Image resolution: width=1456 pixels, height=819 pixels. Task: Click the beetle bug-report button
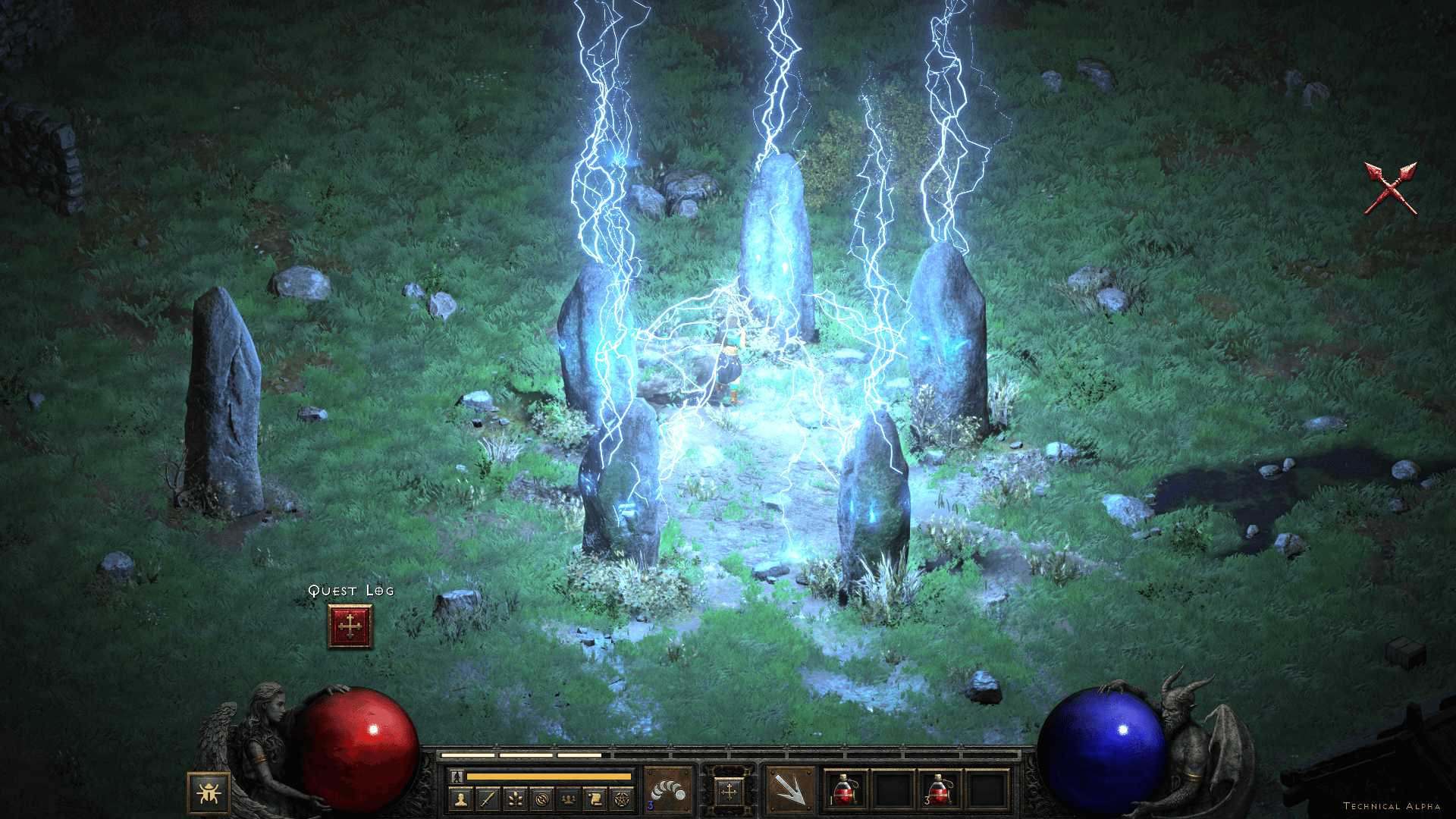tap(209, 793)
